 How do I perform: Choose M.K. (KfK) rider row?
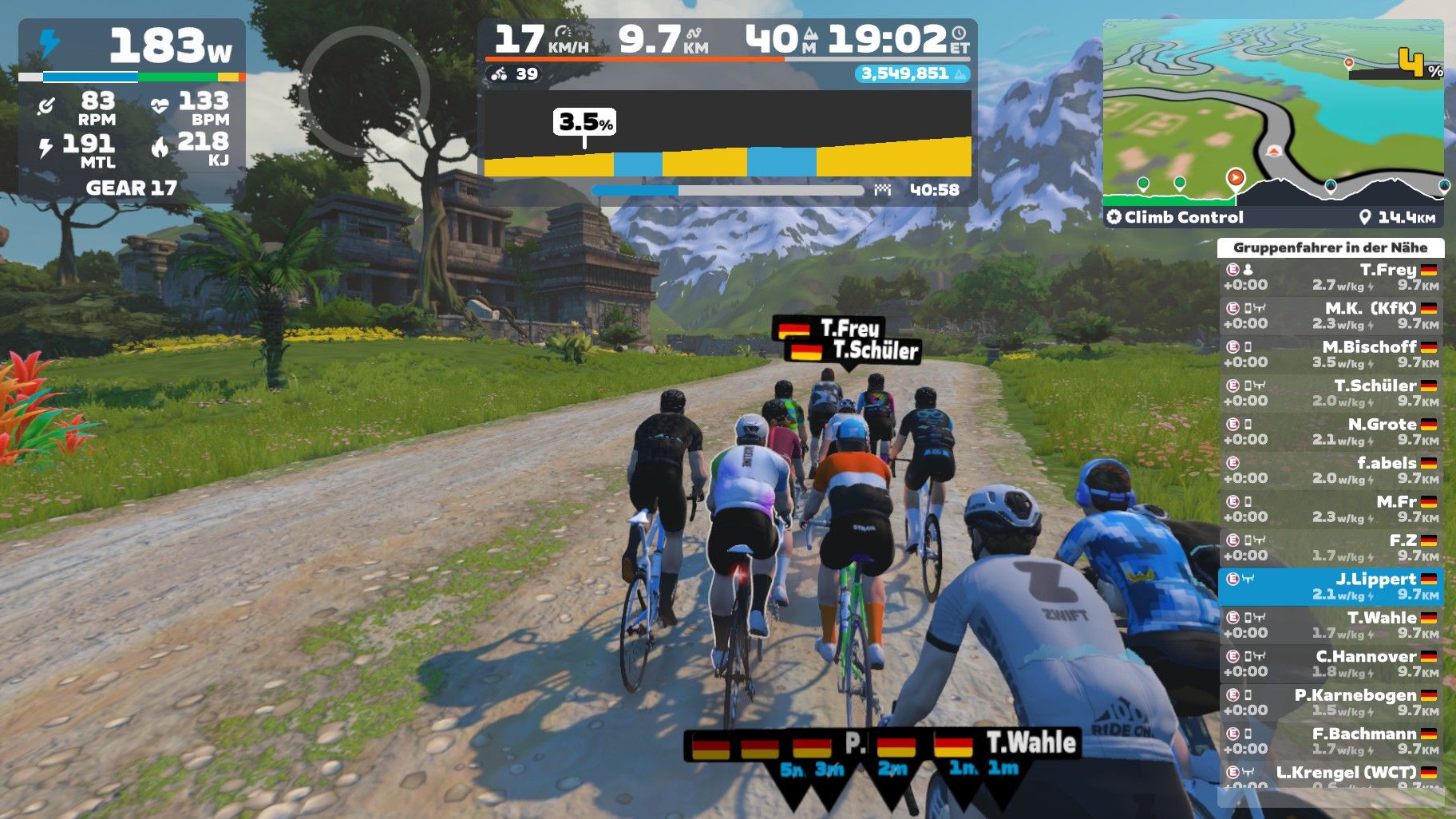pos(1331,315)
